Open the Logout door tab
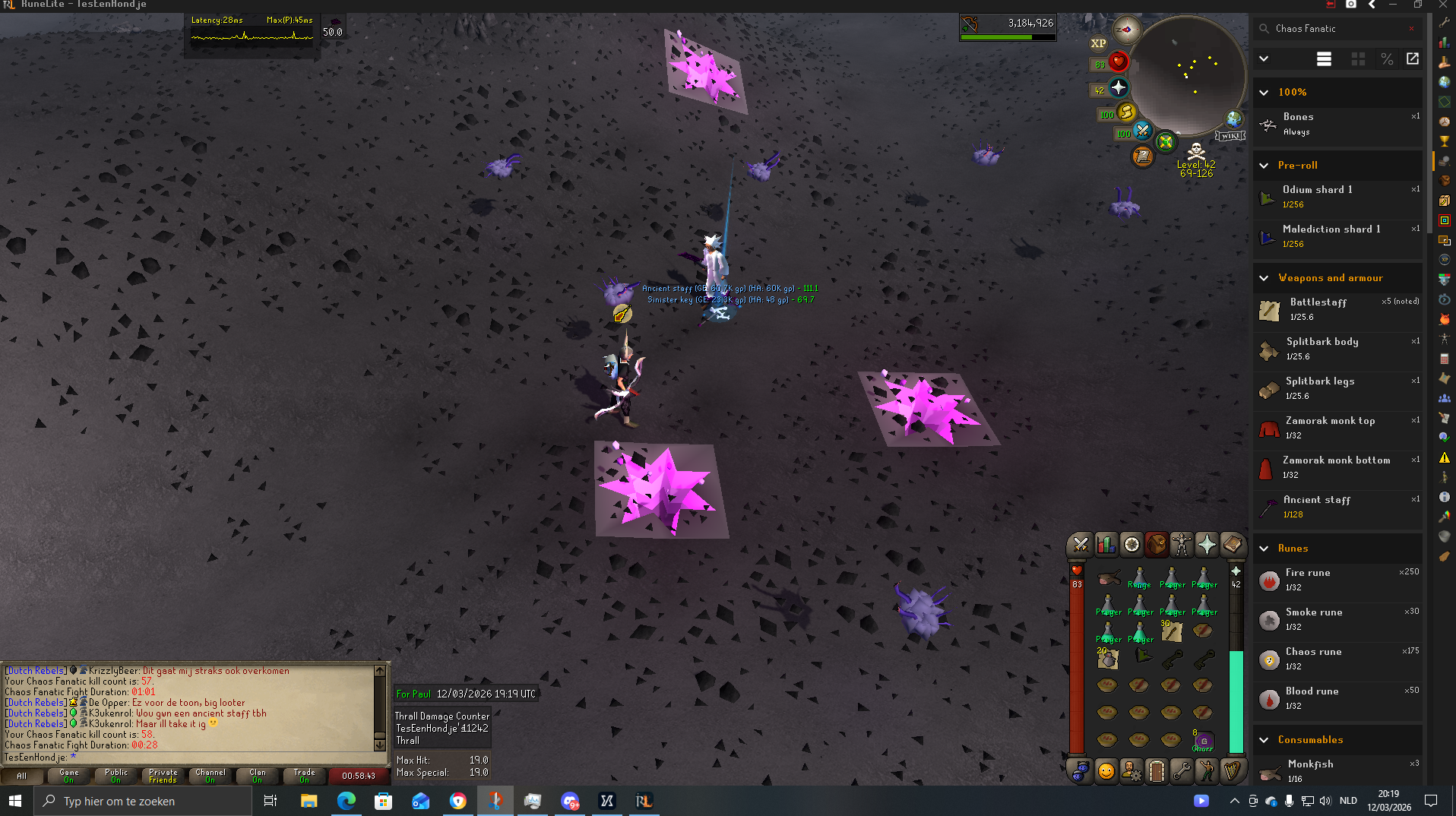Screen dimensions: 1456x816 pos(1156,771)
